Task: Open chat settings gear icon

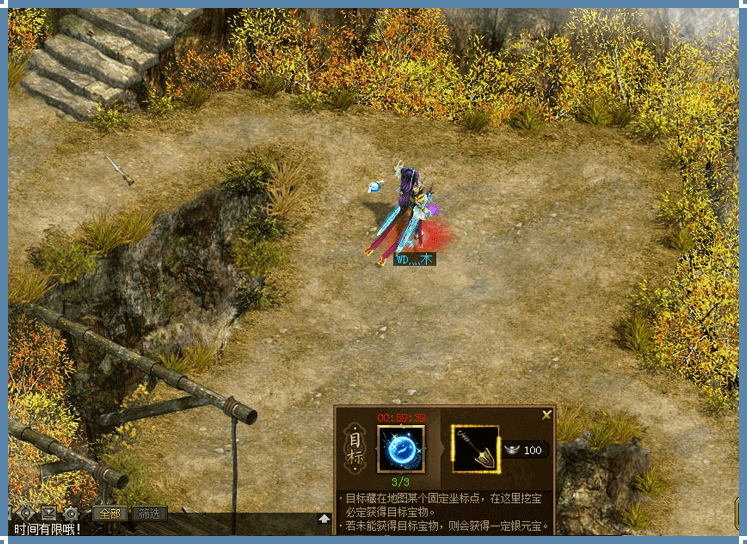Action: [x=70, y=514]
